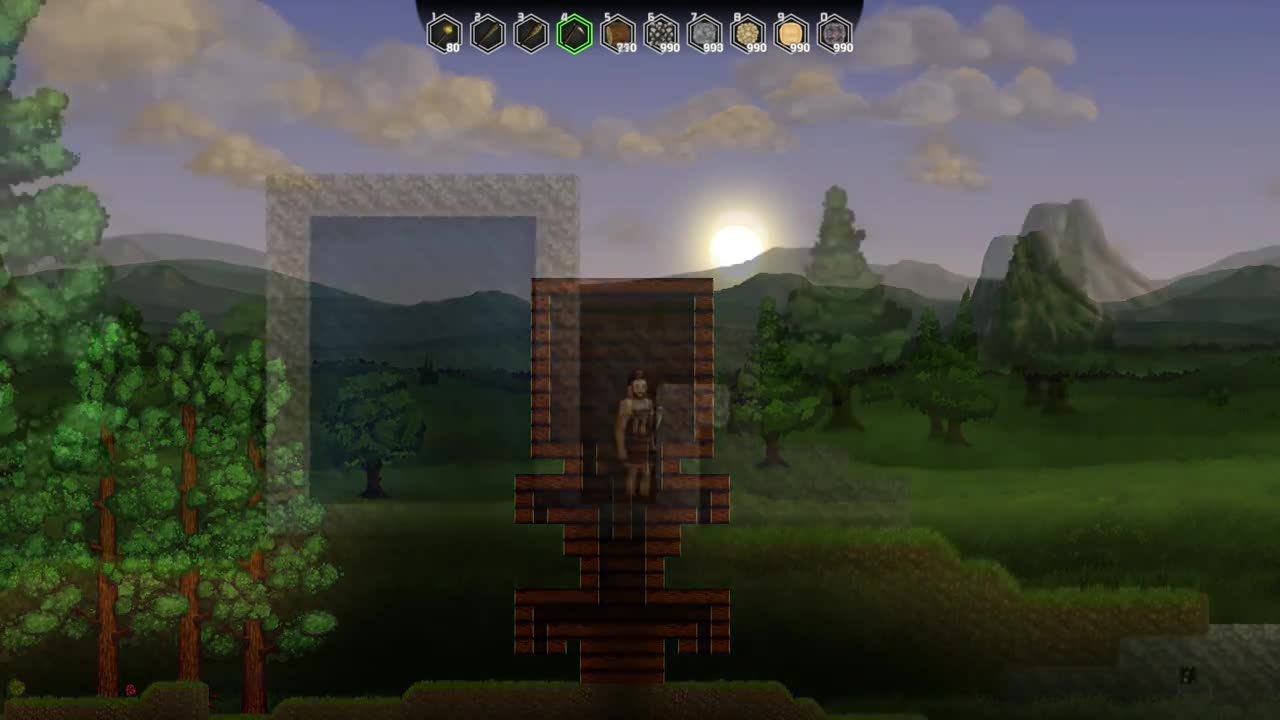
Task: Click the item count label showing 80 torches
Action: pos(453,47)
